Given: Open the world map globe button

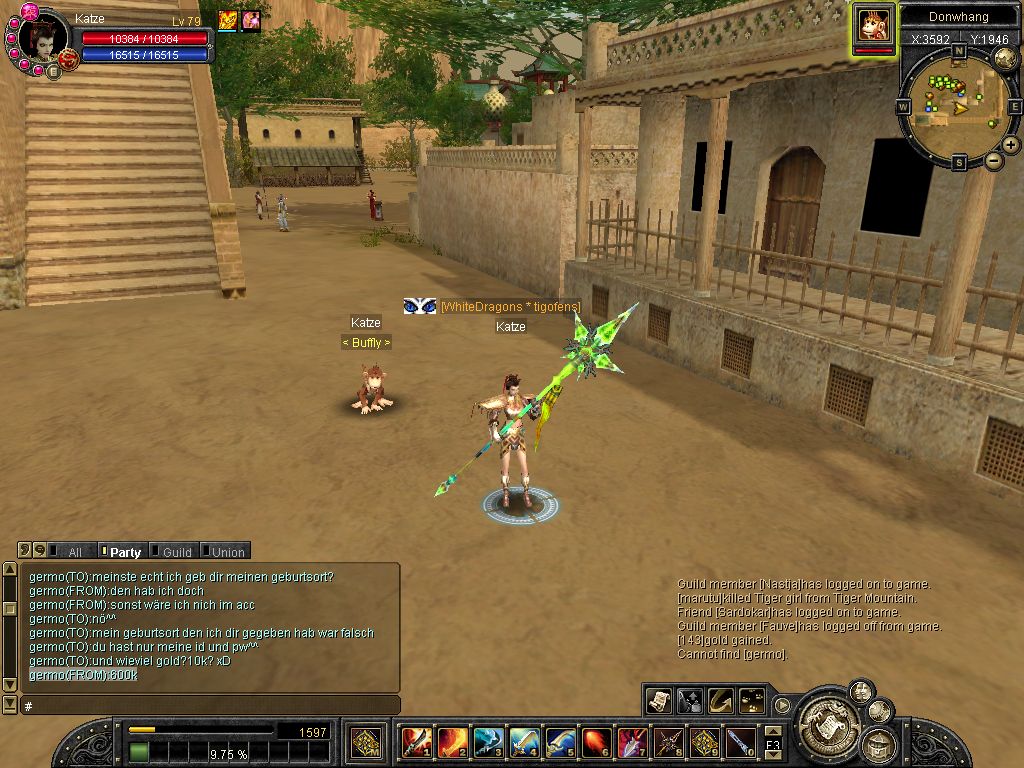Looking at the screenshot, I should pos(1005,58).
